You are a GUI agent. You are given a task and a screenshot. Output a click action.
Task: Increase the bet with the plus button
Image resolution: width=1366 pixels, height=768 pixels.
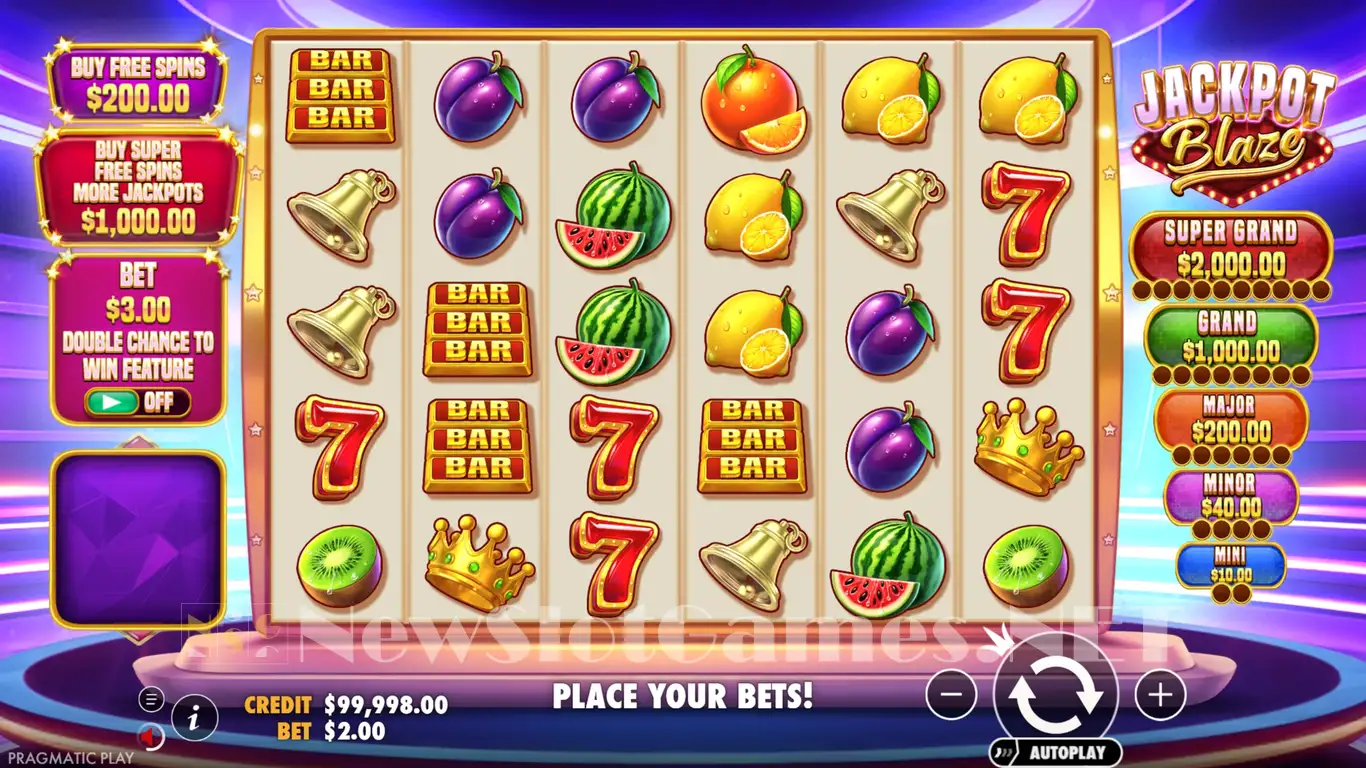tap(1160, 694)
